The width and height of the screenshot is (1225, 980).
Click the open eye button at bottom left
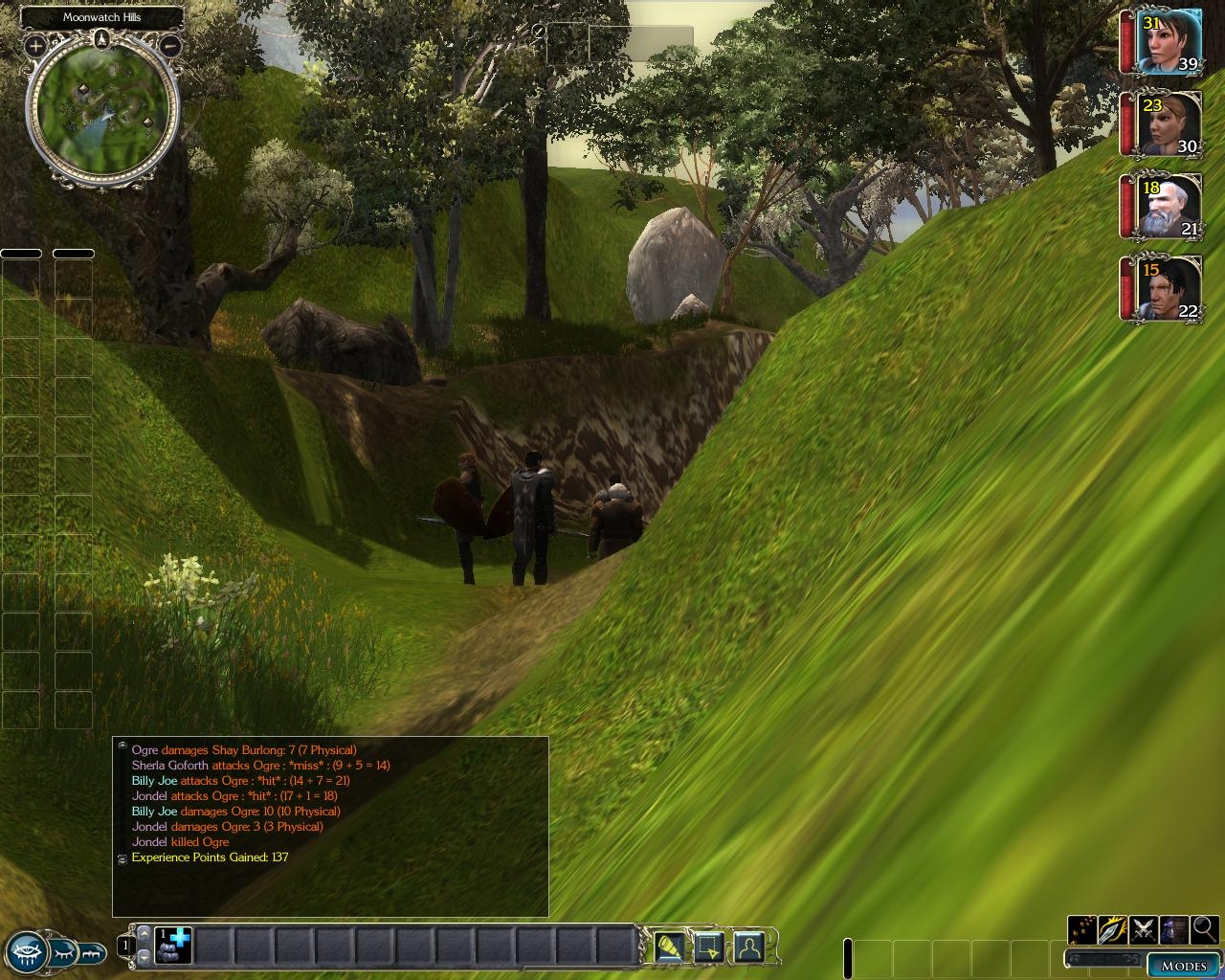[28, 951]
